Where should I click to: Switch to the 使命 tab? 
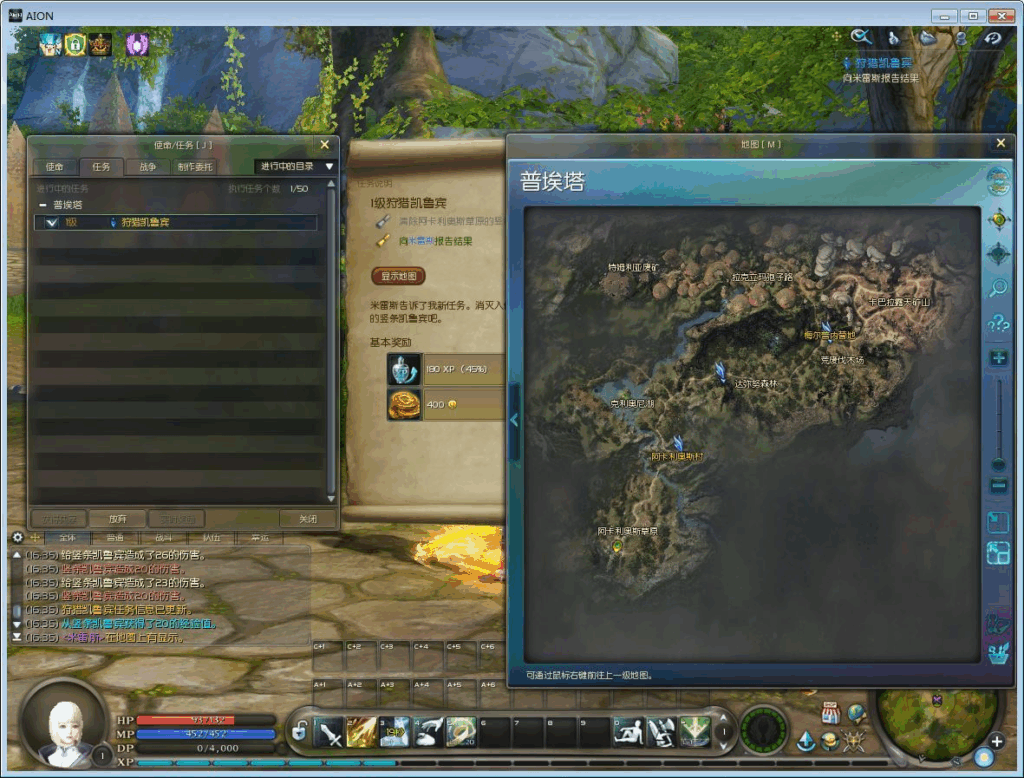coord(53,166)
